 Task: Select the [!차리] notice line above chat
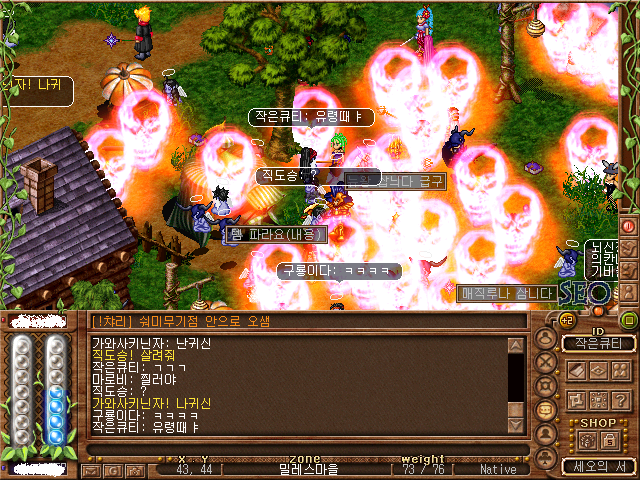pos(300,321)
